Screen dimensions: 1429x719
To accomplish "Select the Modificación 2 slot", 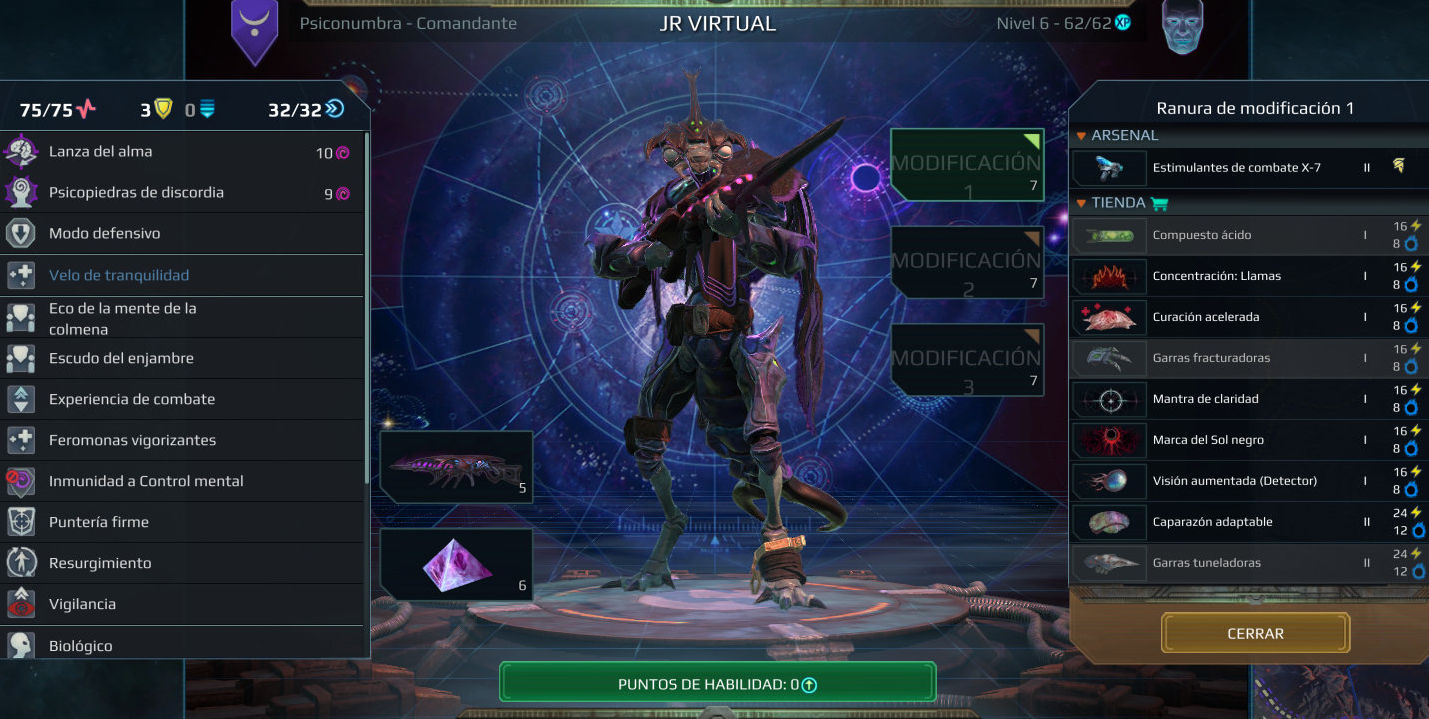I will 967,262.
